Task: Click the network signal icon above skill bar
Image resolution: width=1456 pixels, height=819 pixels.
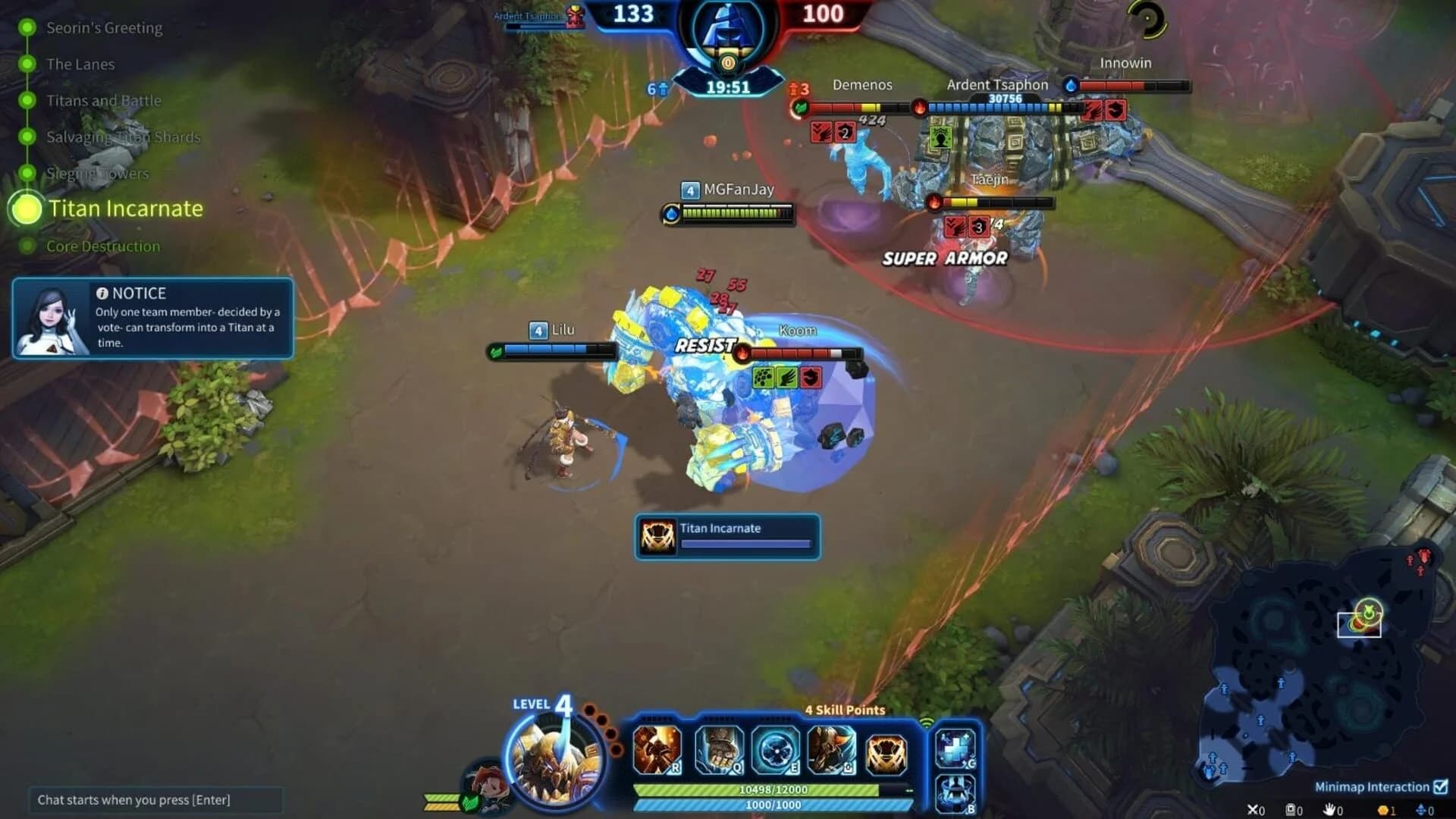Action: [927, 723]
